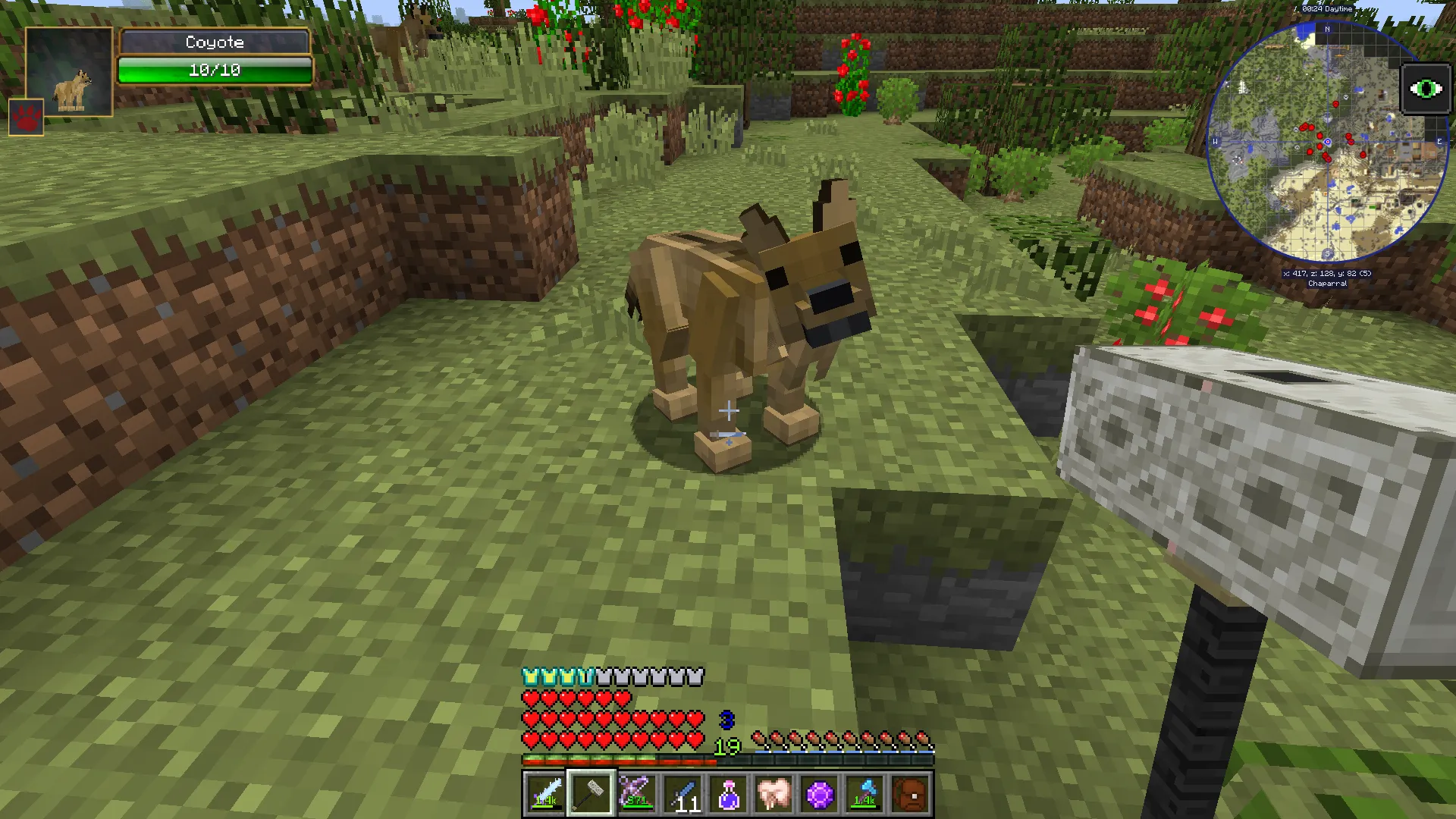Screen dimensions: 1456x819
Task: Choose the purple crossbow hotbar slot
Action: click(636, 794)
